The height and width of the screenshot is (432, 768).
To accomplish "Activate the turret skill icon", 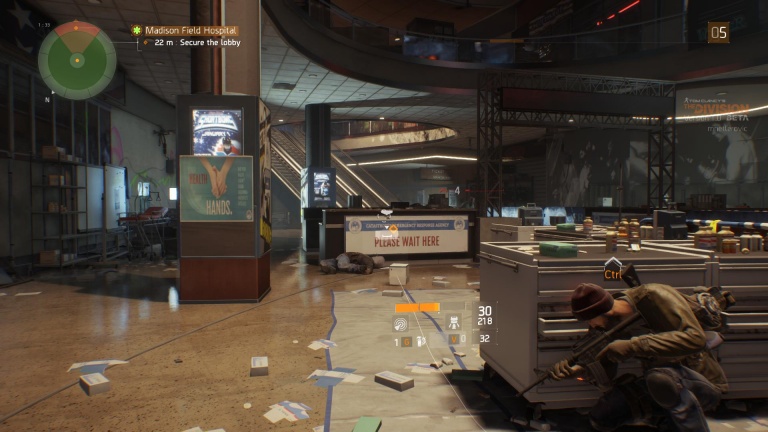I will click(454, 322).
